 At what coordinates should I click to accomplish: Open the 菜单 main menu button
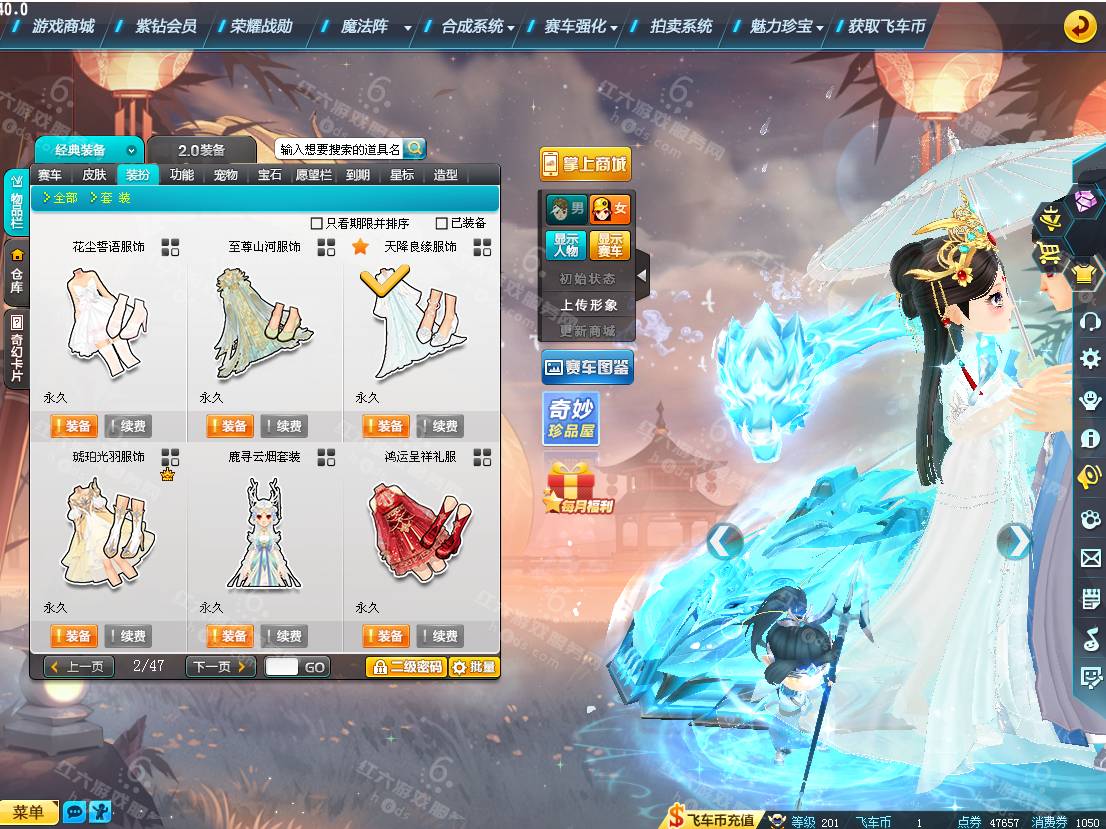coord(29,812)
